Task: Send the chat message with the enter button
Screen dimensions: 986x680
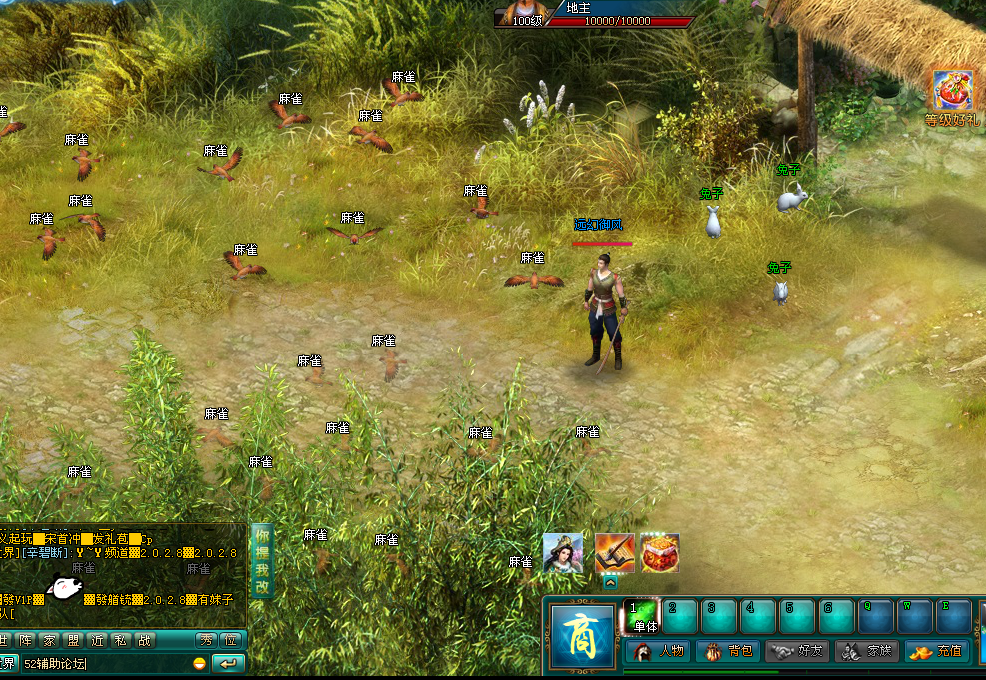Action: pyautogui.click(x=229, y=664)
